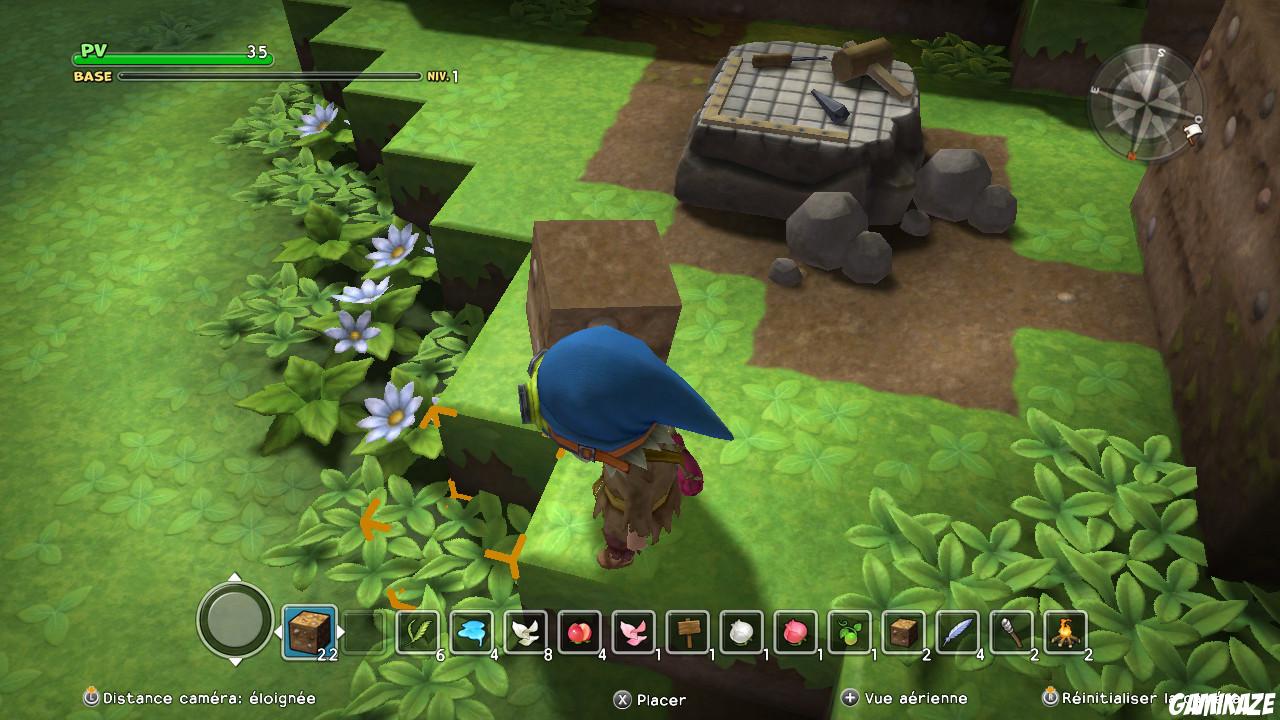1280x720 pixels.
Task: Select the blue feather item
Action: [x=959, y=633]
